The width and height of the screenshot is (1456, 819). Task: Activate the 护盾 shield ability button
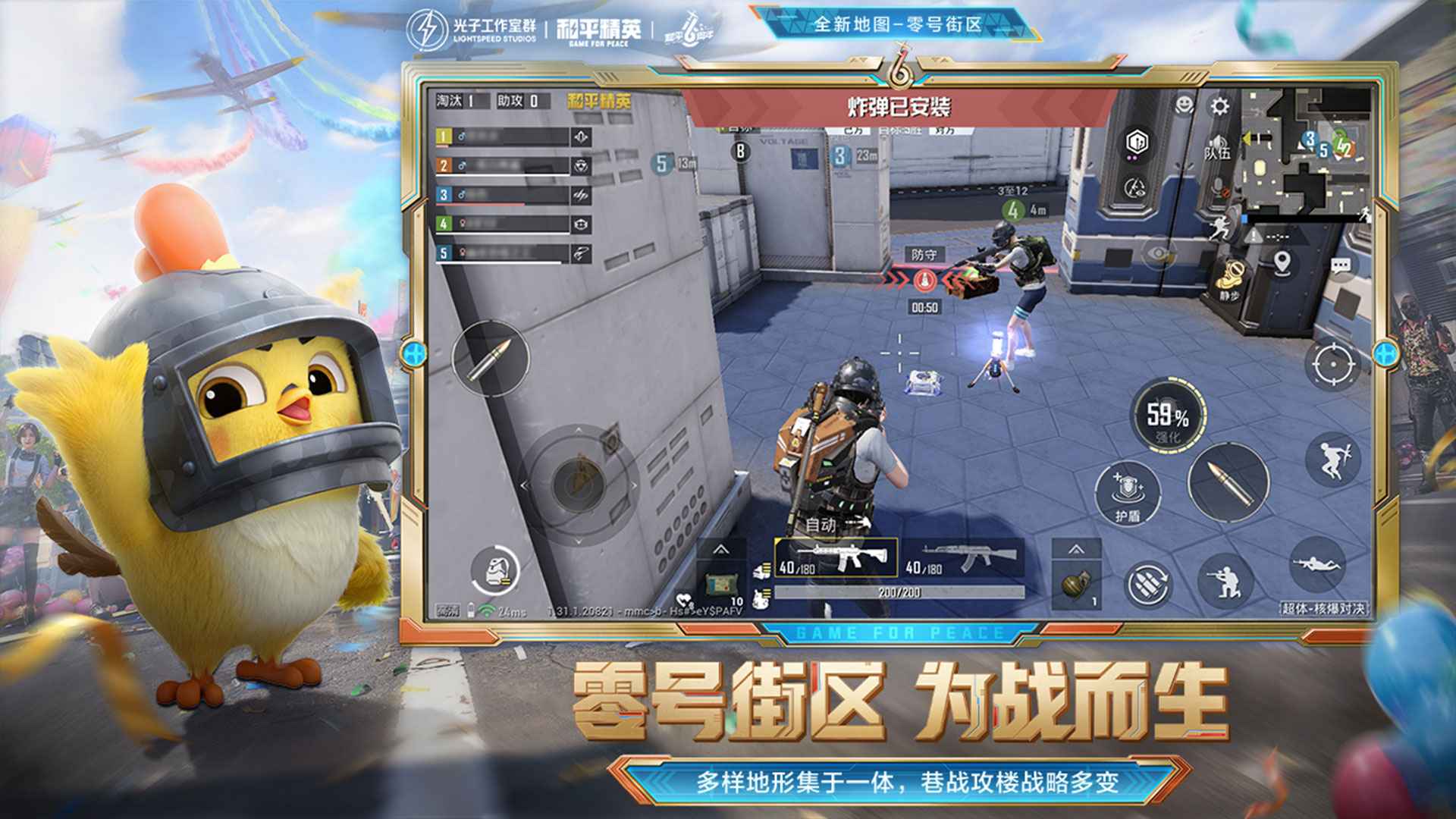click(x=1126, y=493)
